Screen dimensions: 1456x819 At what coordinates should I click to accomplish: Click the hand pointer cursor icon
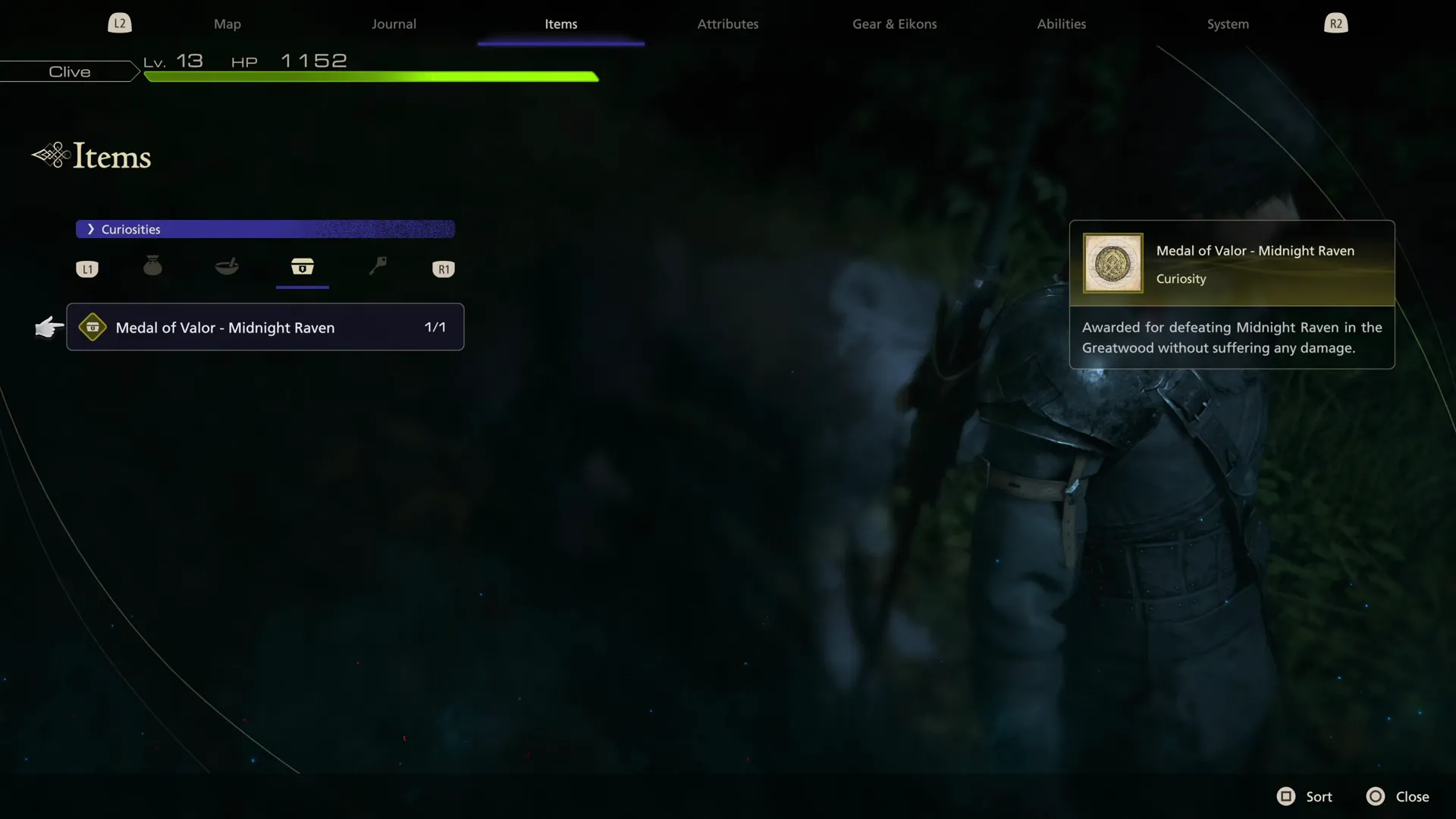[x=49, y=328]
